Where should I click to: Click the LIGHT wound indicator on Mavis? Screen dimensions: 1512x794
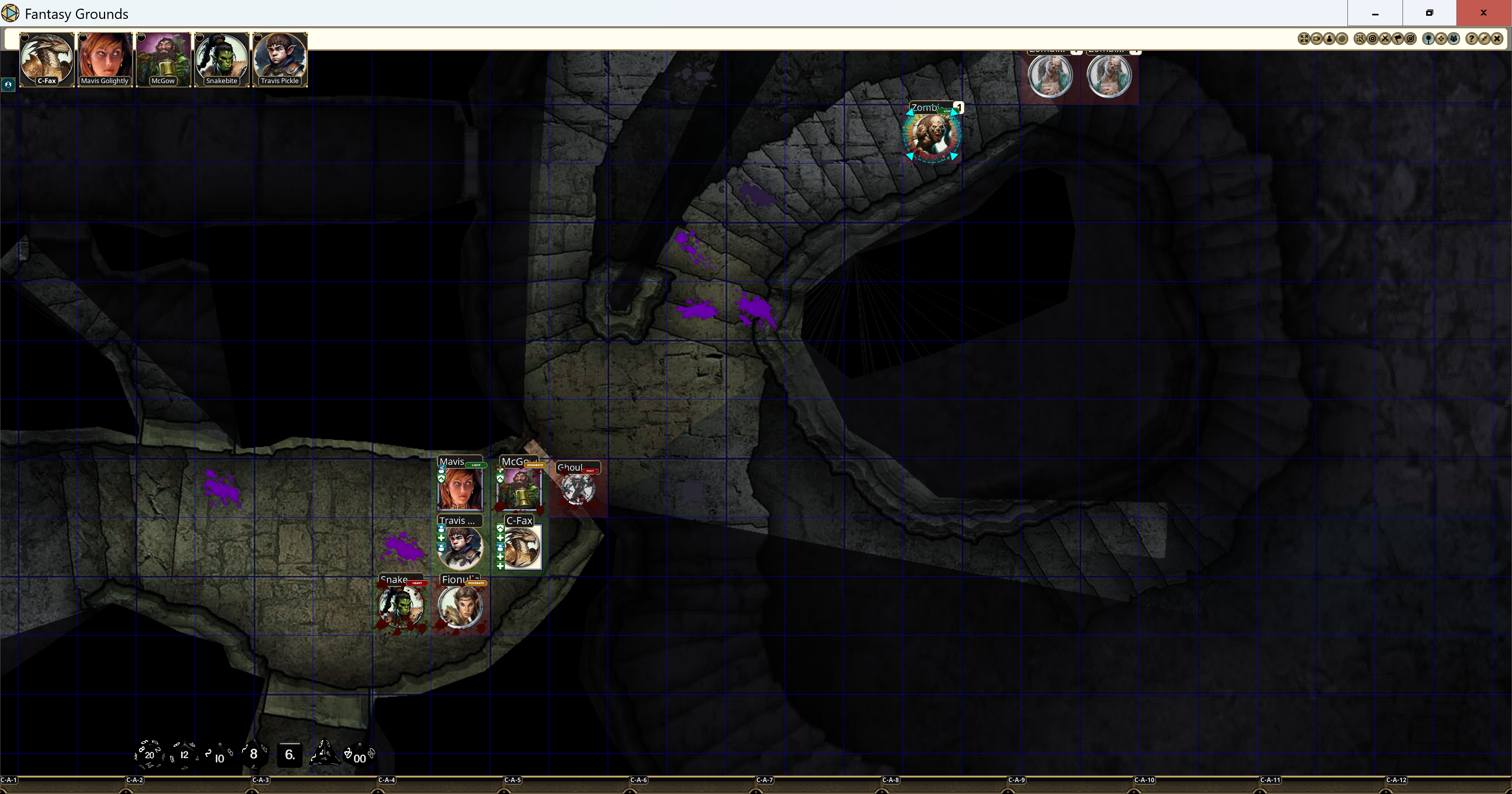[x=476, y=465]
